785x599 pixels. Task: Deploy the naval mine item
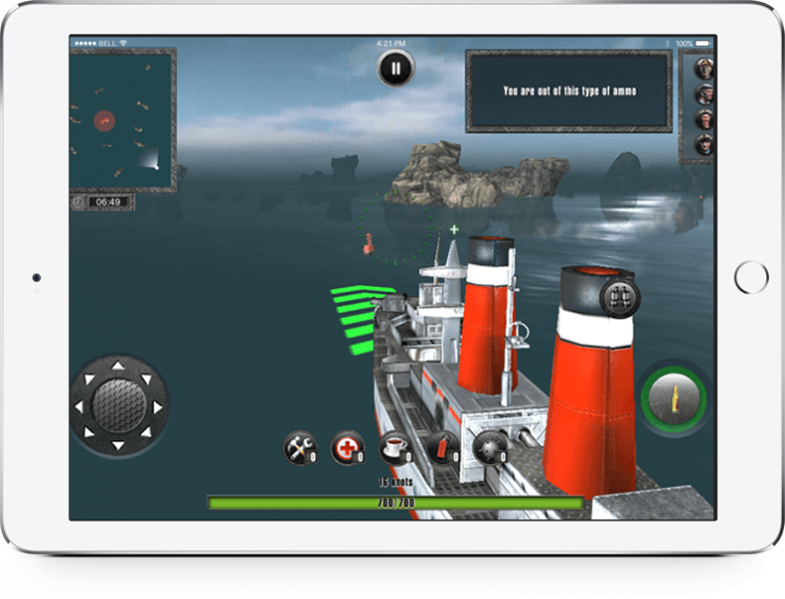491,449
